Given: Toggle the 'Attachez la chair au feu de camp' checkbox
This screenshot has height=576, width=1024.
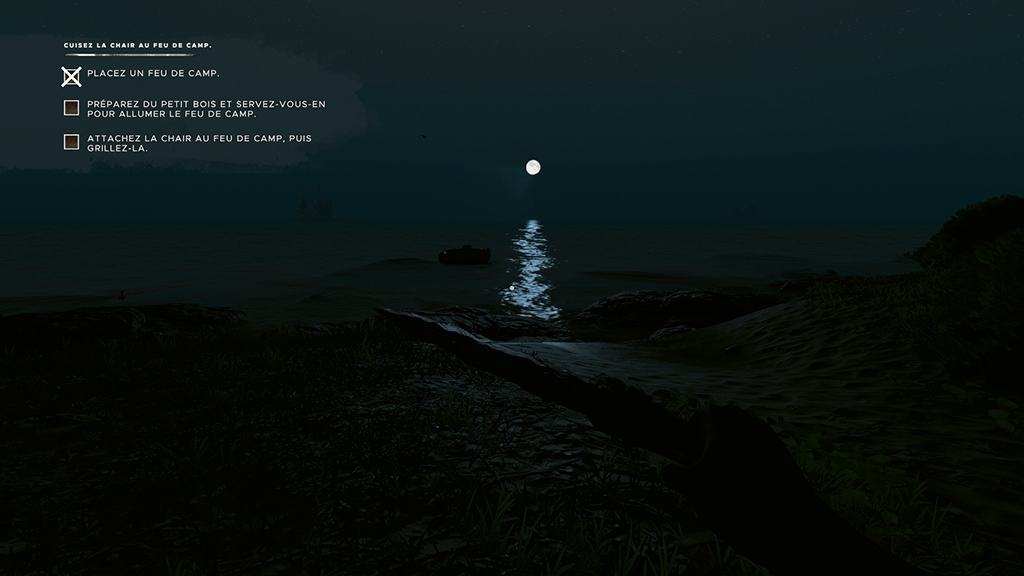Looking at the screenshot, I should tap(71, 142).
